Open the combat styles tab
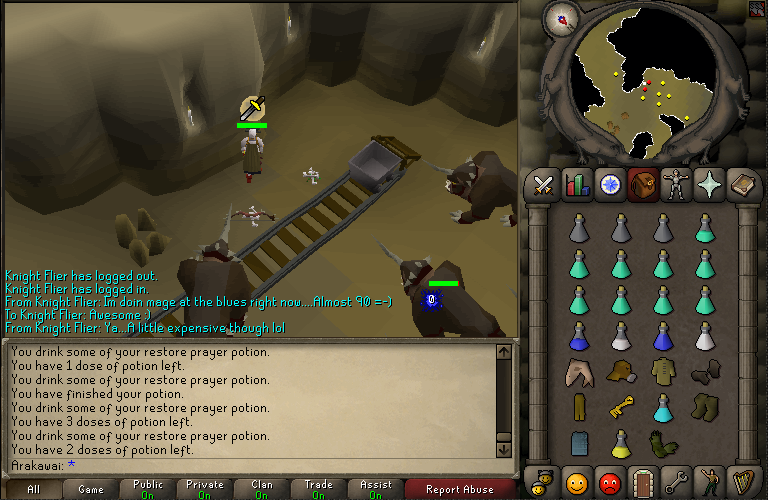768x500 pixels. (543, 185)
